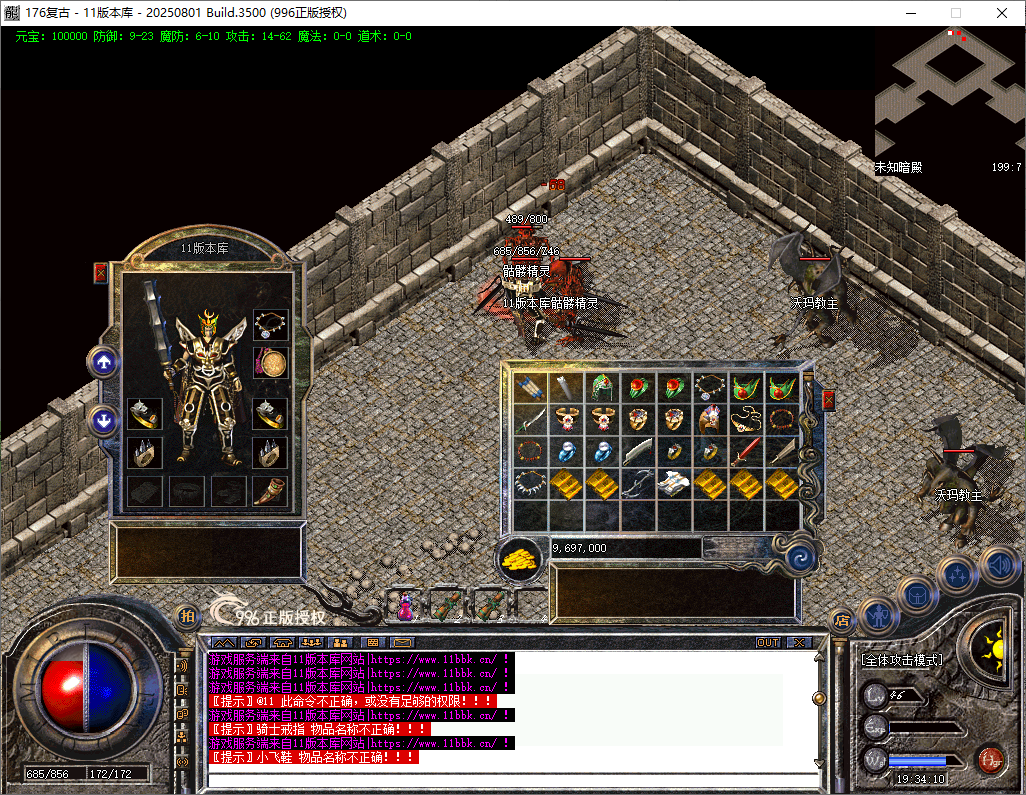Close the inventory bag window
Screen dimensions: 1026x795
tap(828, 400)
